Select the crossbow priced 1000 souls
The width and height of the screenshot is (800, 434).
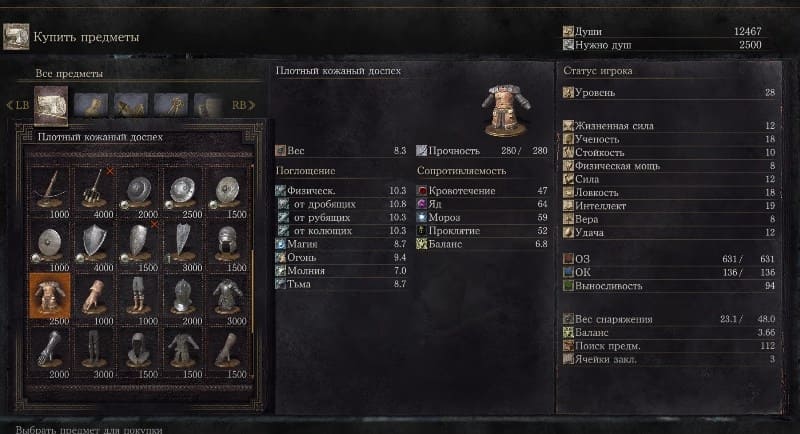coord(49,186)
